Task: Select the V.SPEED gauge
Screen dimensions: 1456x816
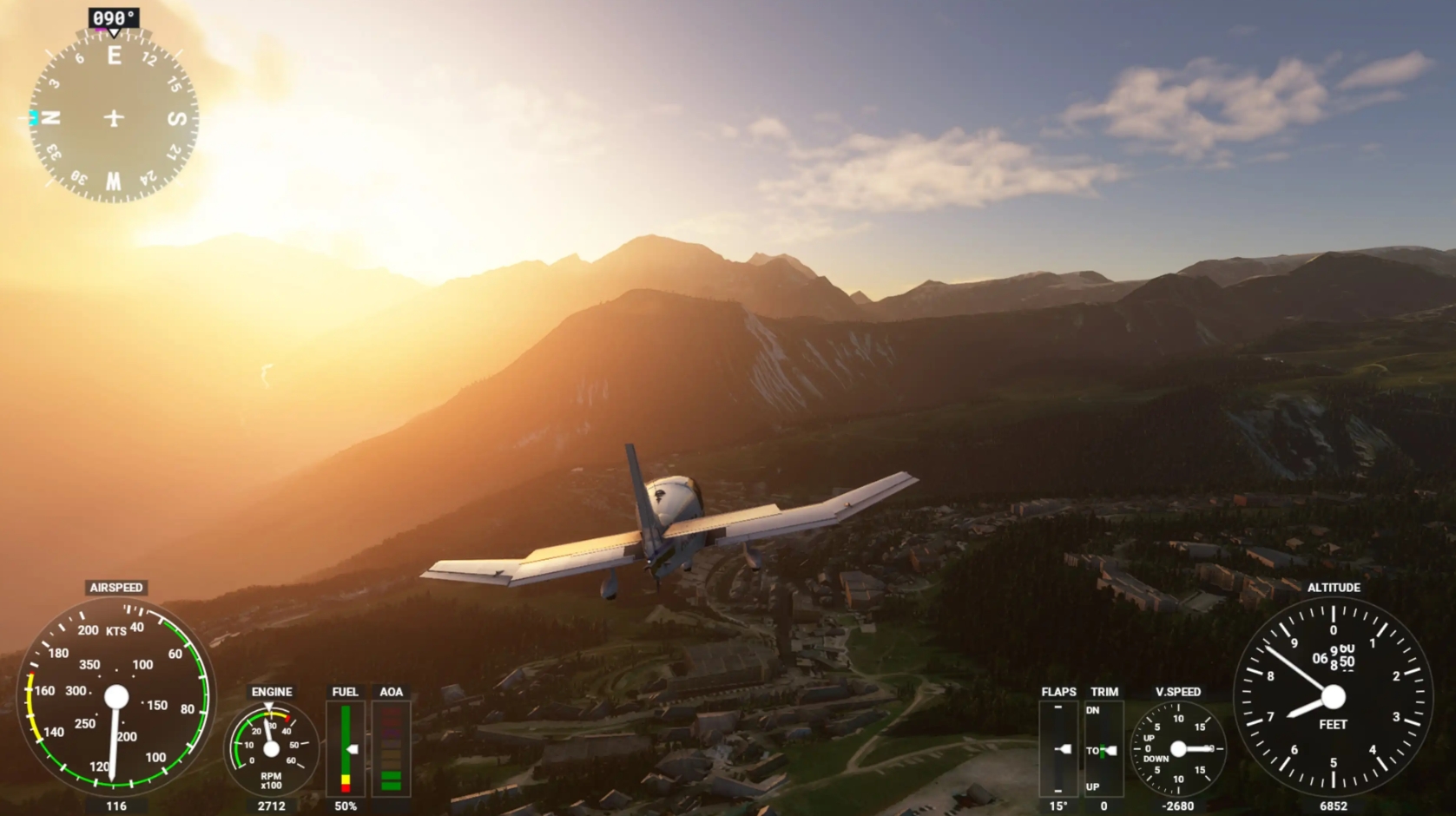Action: click(x=1177, y=748)
